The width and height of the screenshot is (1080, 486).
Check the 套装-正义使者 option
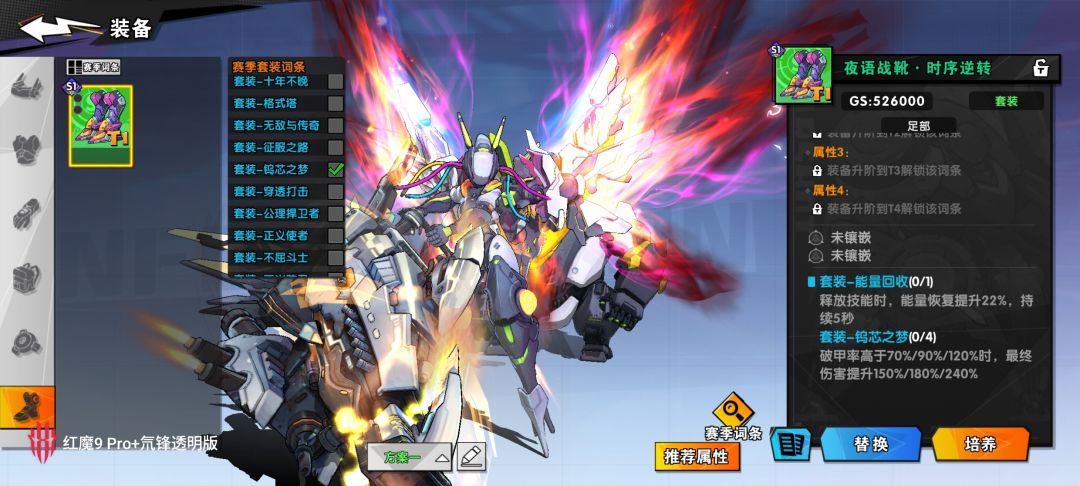point(336,235)
